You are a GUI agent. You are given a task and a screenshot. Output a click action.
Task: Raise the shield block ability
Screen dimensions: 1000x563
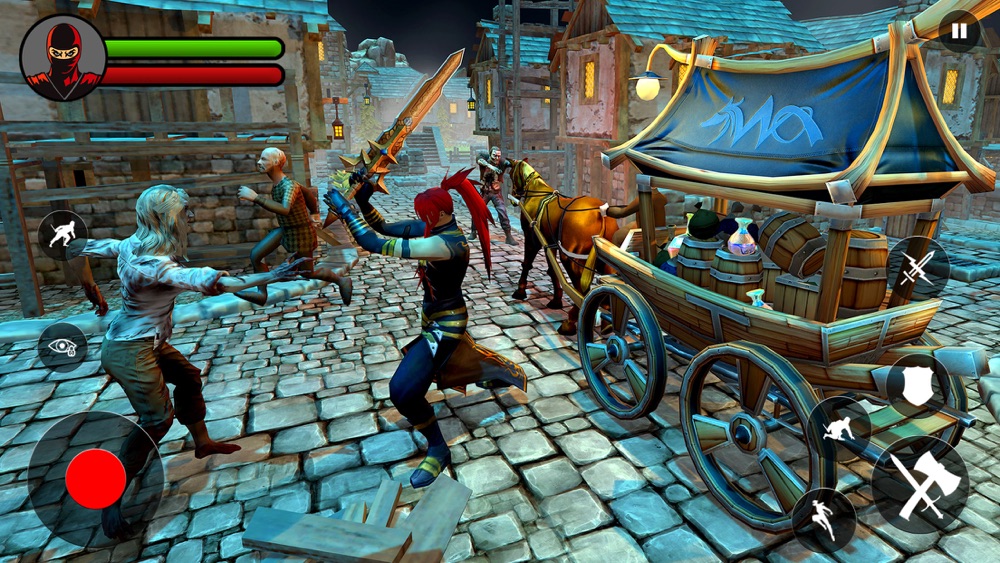[x=917, y=384]
